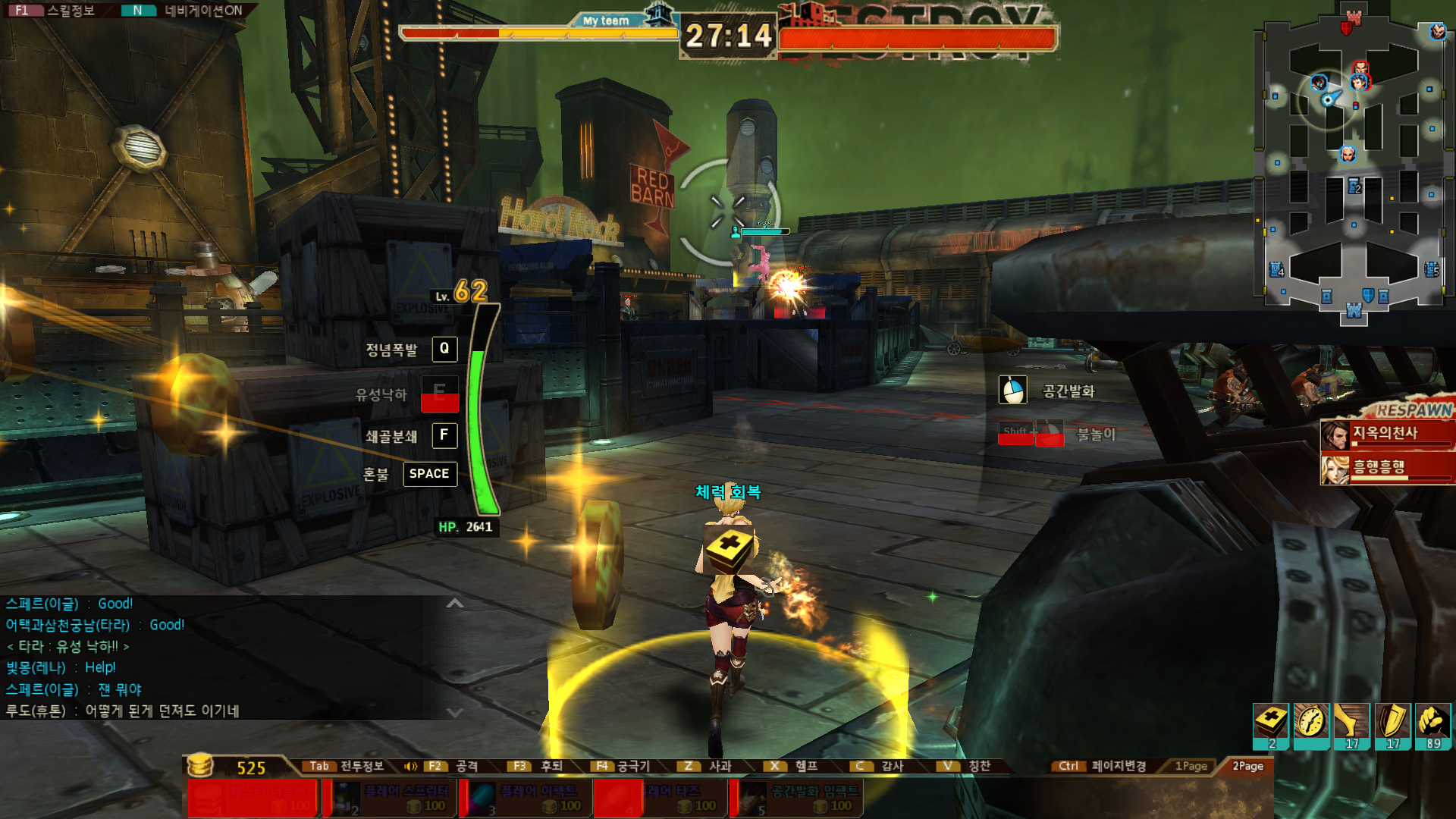Select the 플레어 이펙트 upgrade slot
This screenshot has height=819, width=1456.
tap(526, 799)
